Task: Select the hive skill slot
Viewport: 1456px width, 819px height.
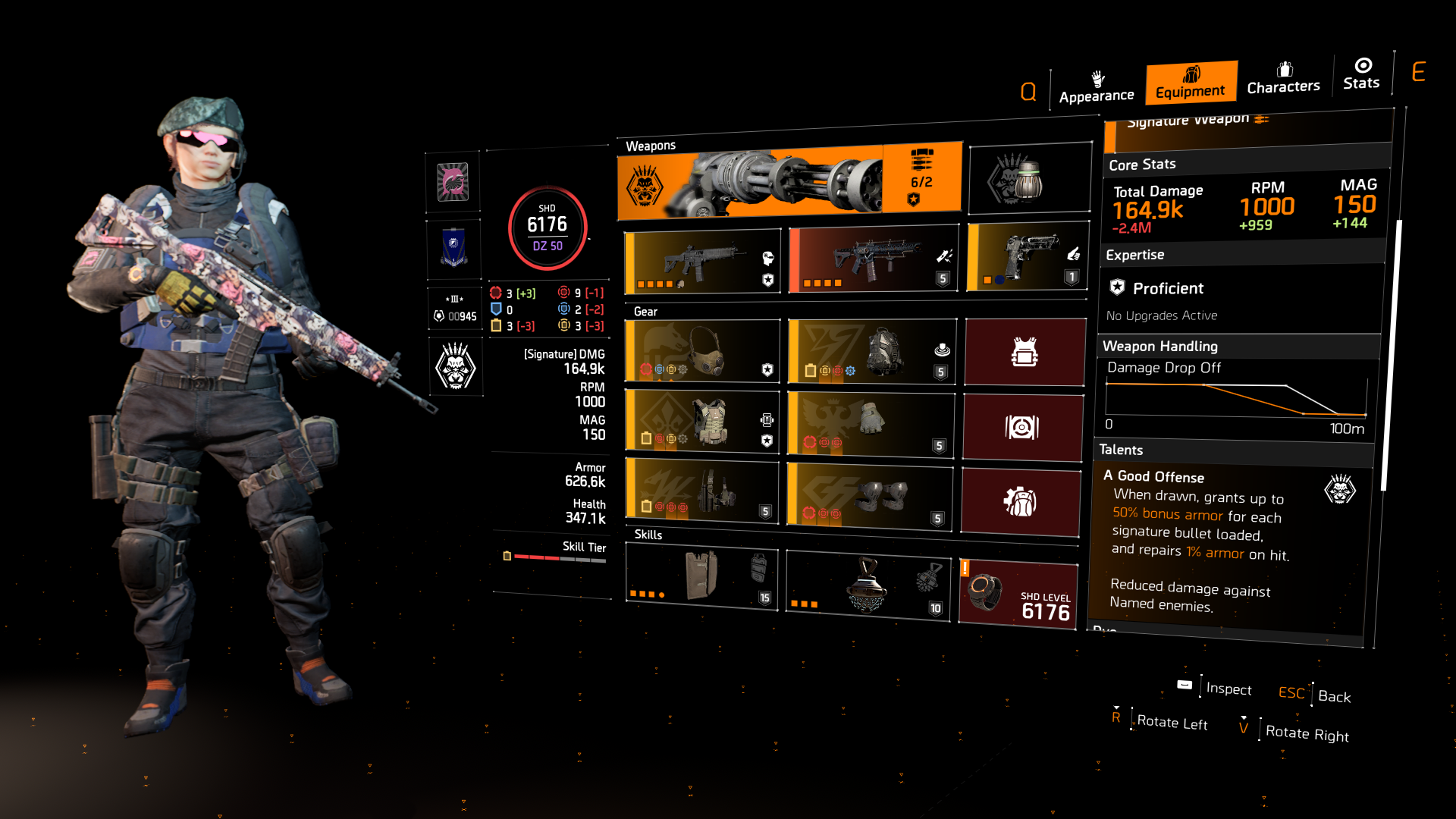Action: pos(867,588)
